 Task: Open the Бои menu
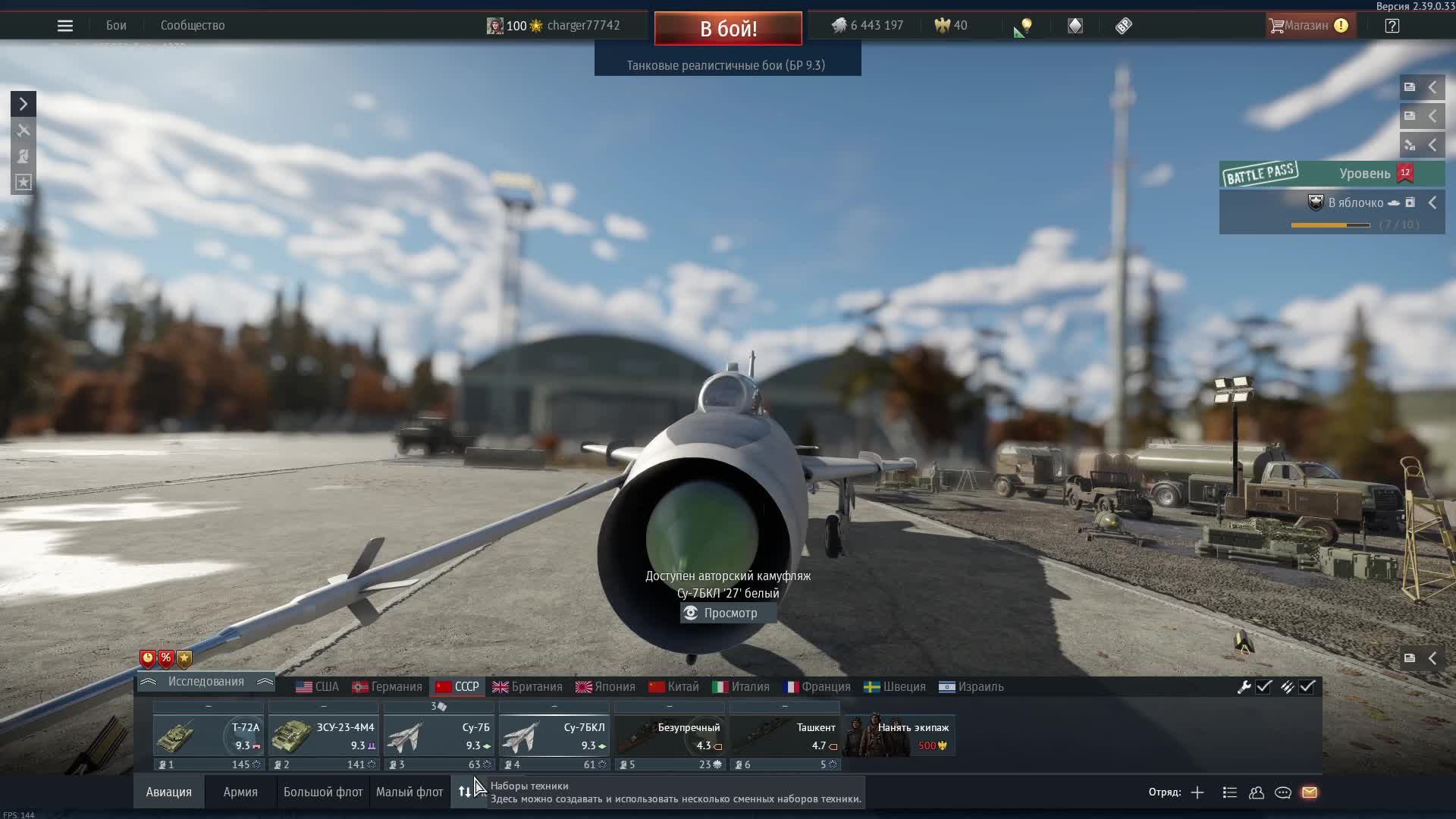[116, 26]
